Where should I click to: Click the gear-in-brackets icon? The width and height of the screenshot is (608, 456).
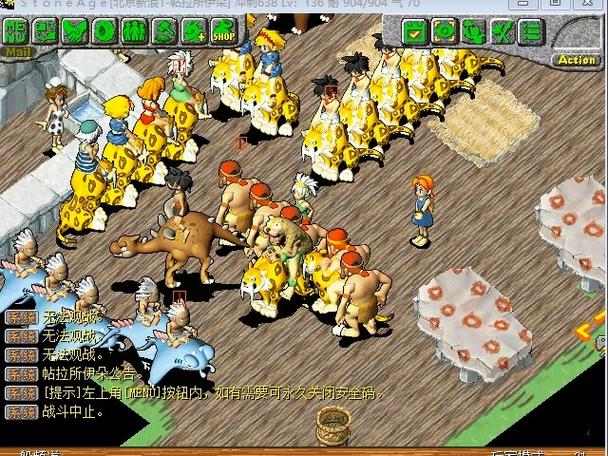[444, 31]
